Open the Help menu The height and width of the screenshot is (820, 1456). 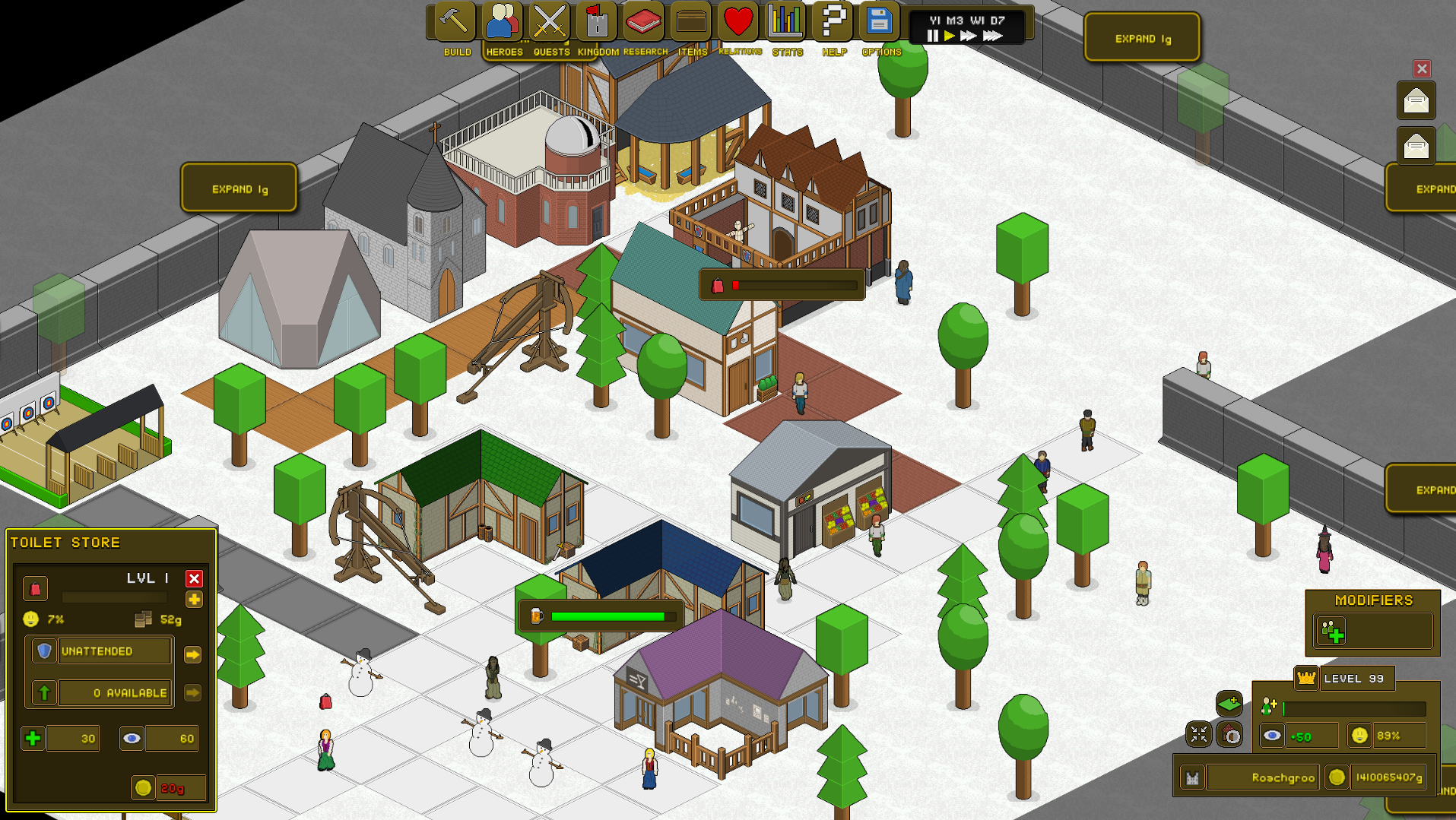pos(833,23)
